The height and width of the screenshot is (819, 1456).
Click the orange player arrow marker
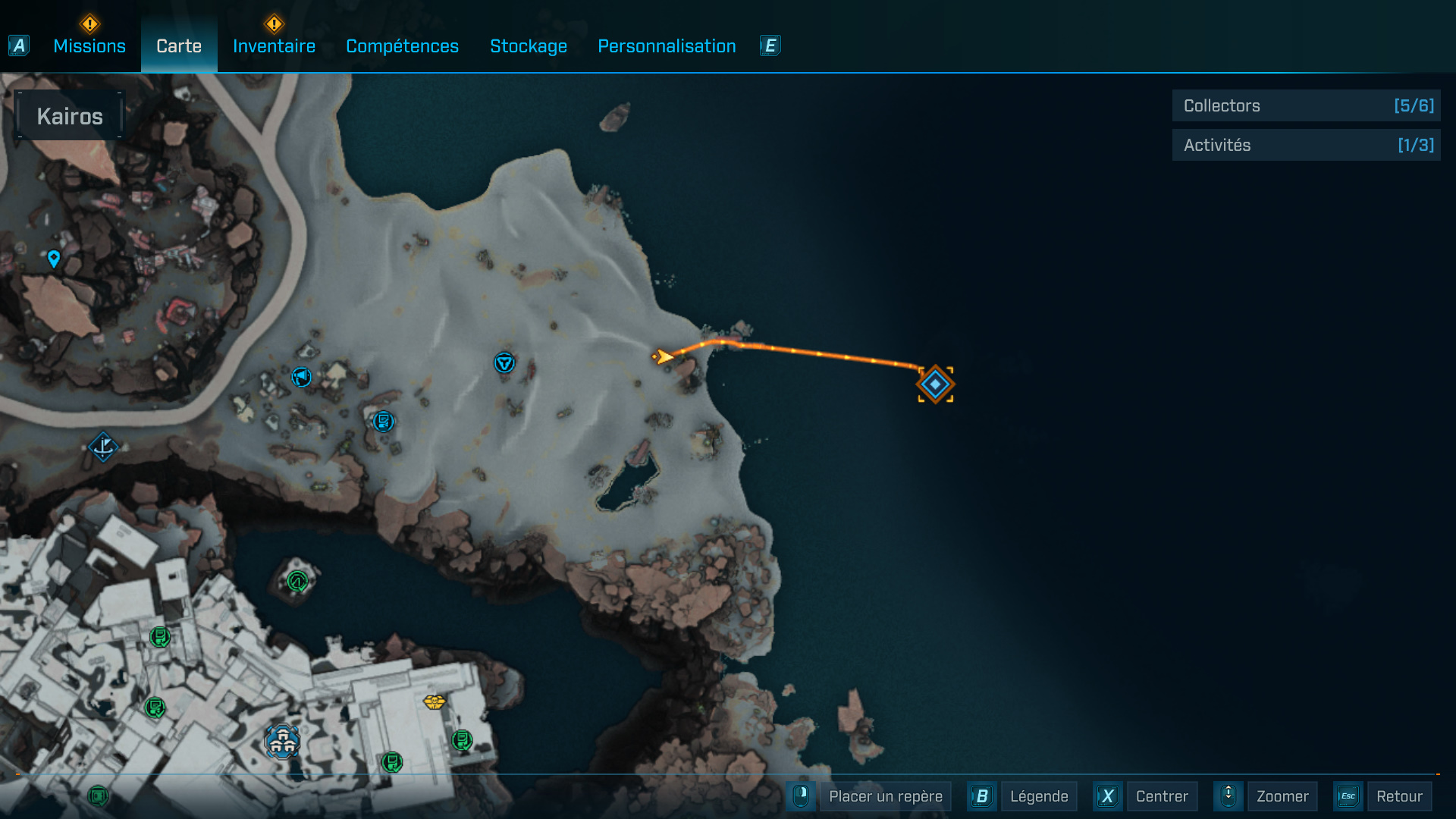coord(664,356)
